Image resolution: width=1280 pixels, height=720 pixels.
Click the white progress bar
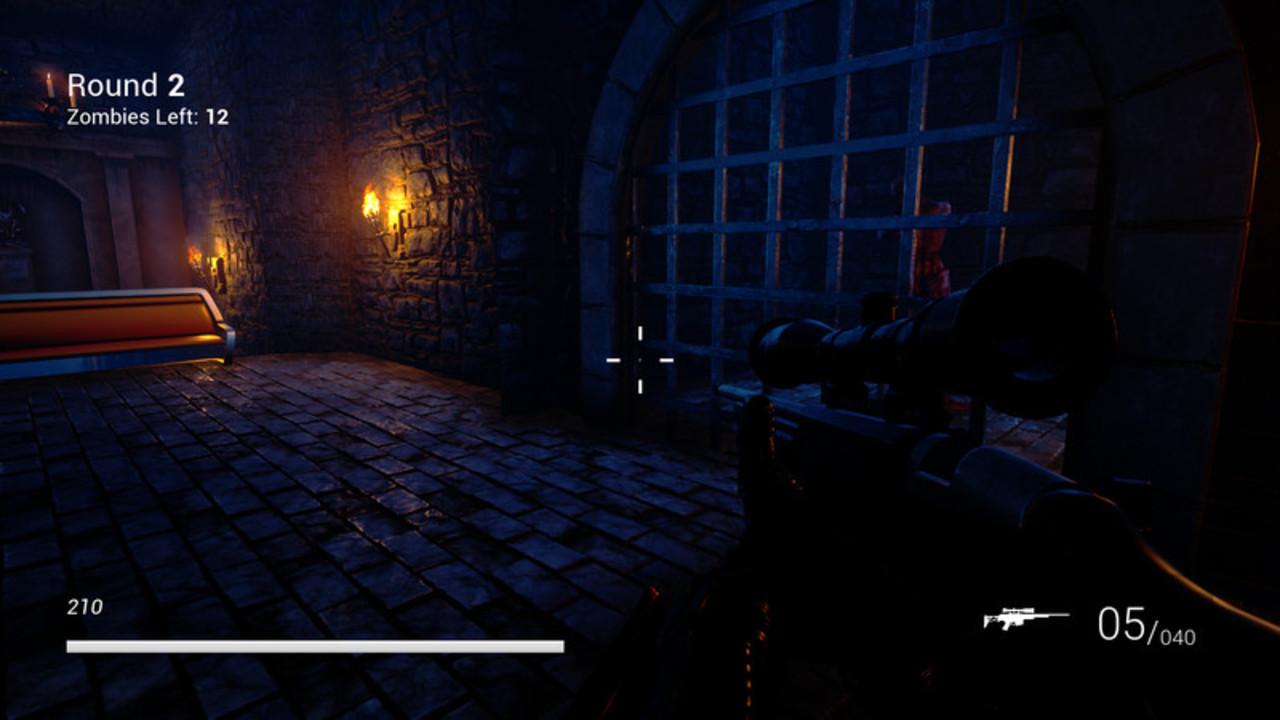[313, 643]
